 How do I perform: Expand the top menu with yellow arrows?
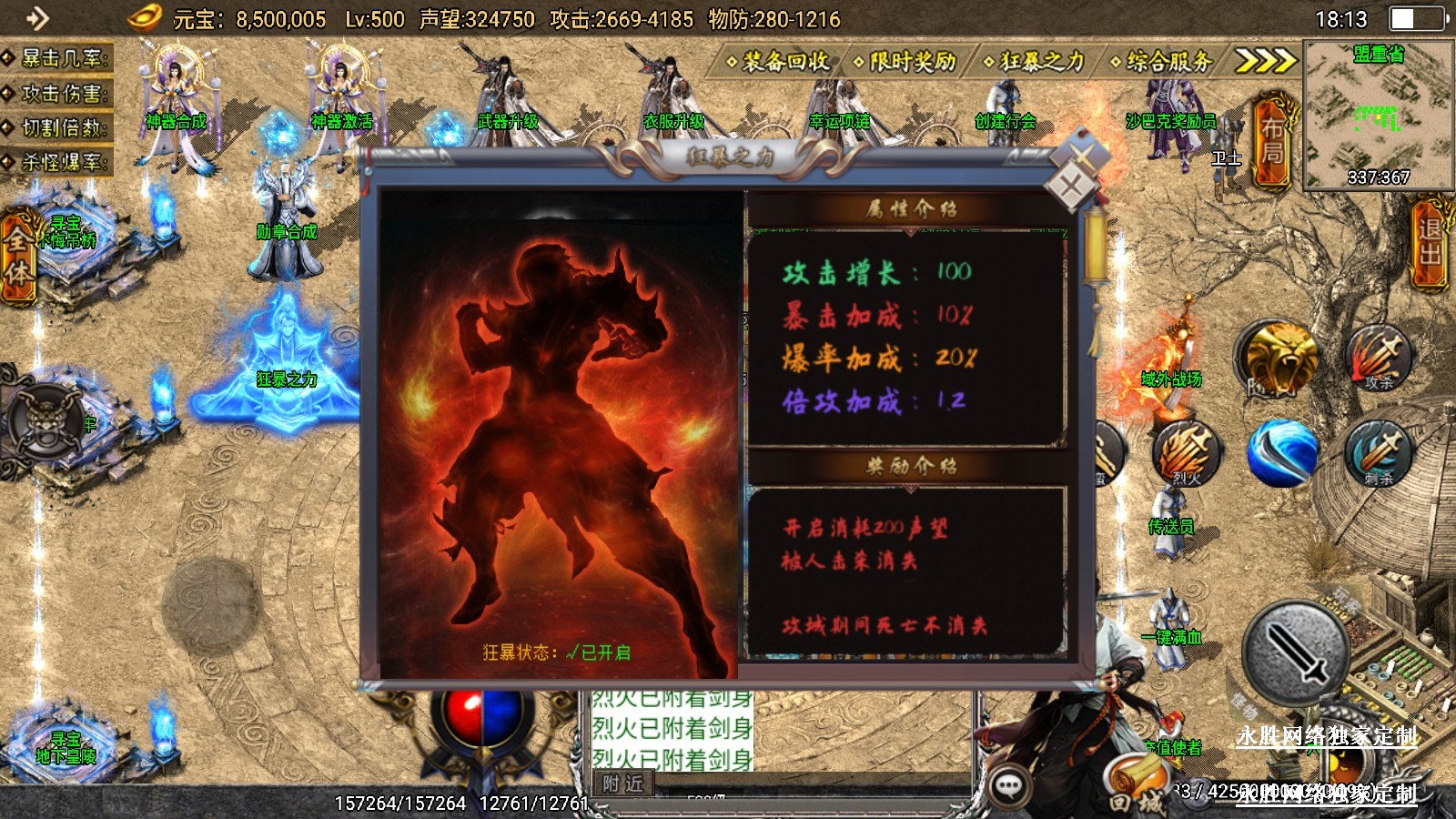[x=1263, y=61]
